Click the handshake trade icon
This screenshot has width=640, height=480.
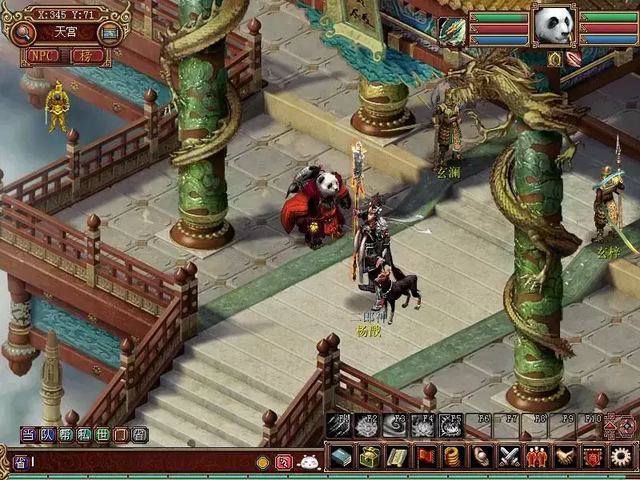point(565,457)
